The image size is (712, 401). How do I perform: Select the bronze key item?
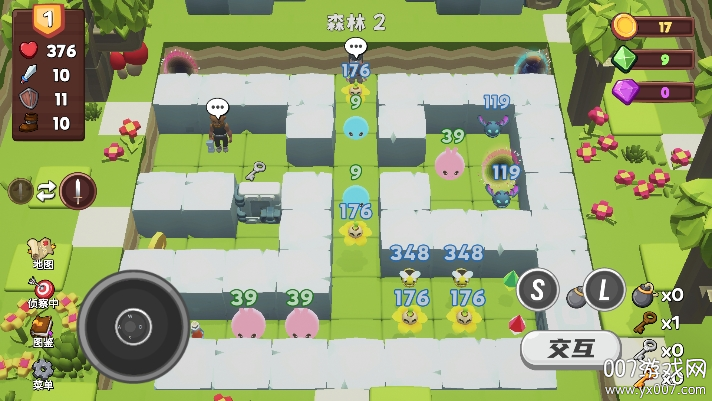click(643, 323)
